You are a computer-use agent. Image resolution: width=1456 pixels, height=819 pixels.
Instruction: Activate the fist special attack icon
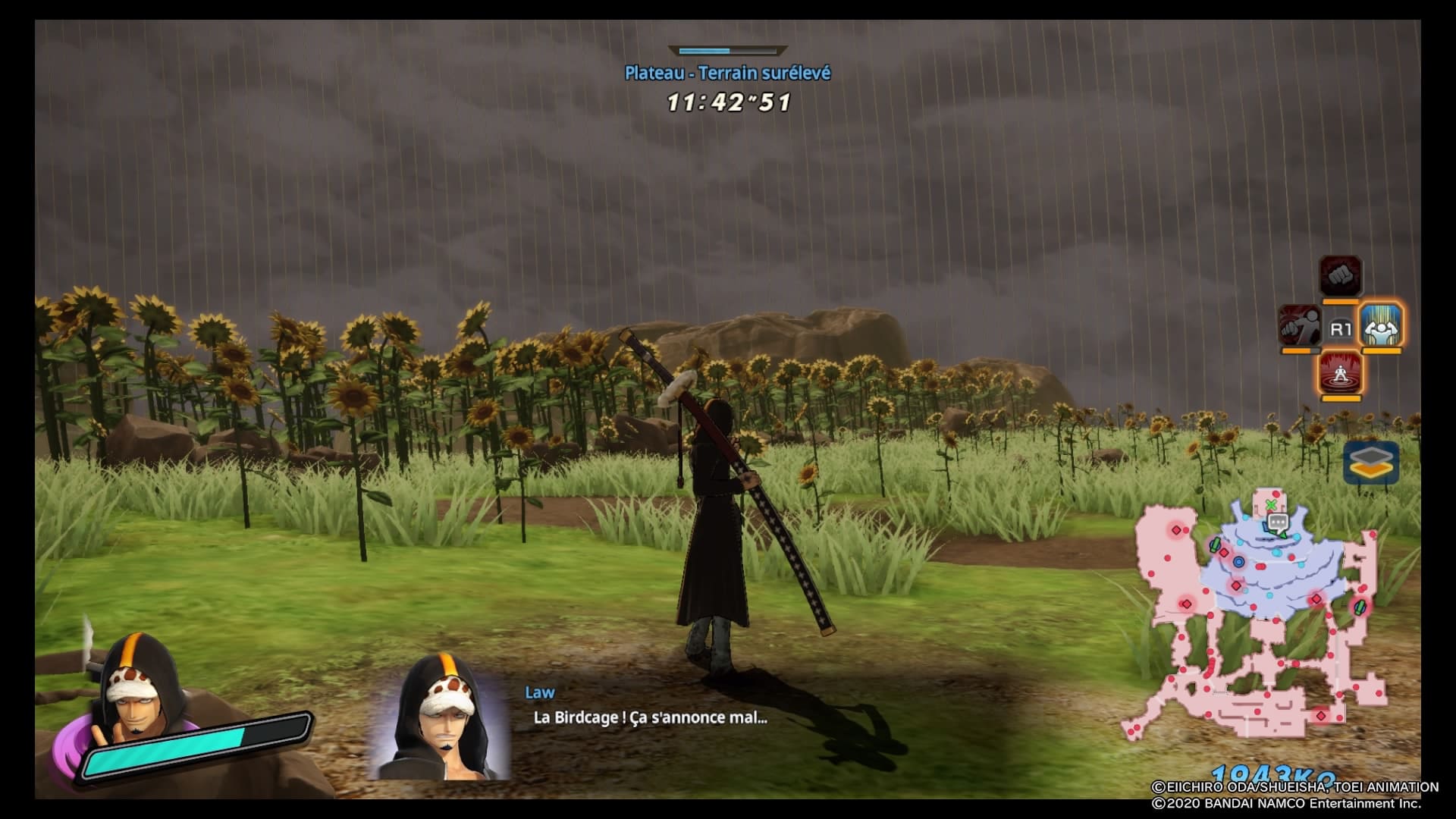(1340, 276)
